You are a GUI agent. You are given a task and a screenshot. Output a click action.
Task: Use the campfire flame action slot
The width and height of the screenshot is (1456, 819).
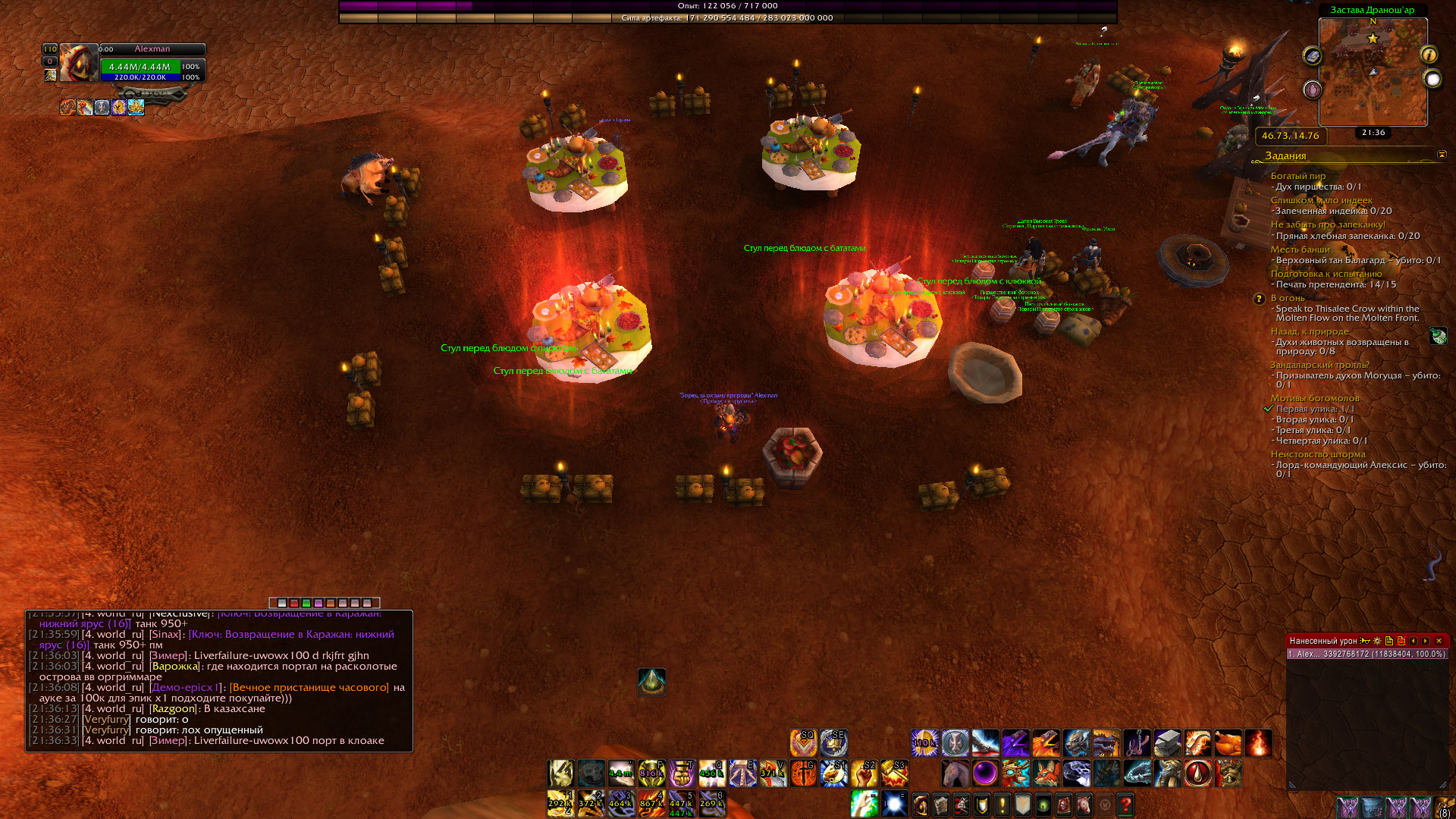[1258, 743]
